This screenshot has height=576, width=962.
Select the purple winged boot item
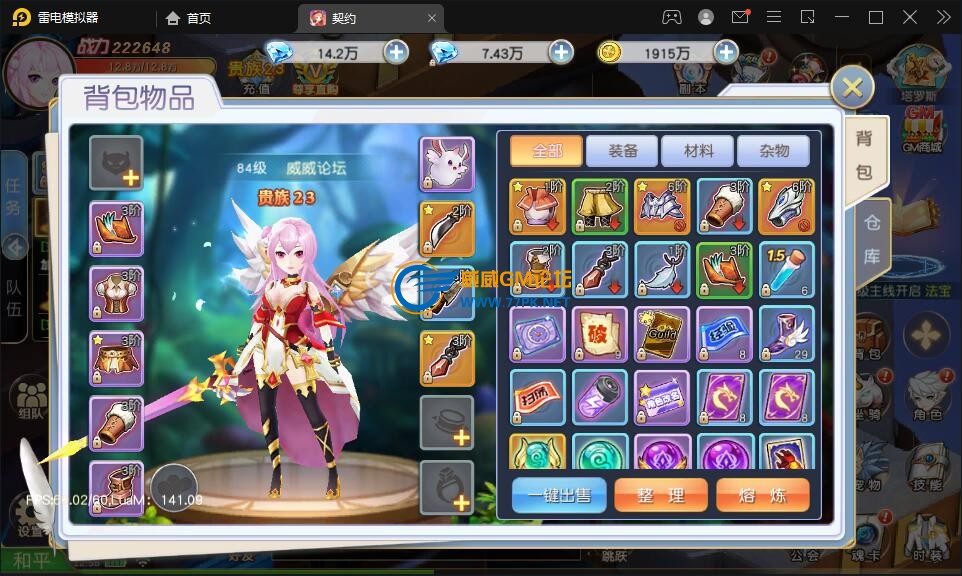786,333
